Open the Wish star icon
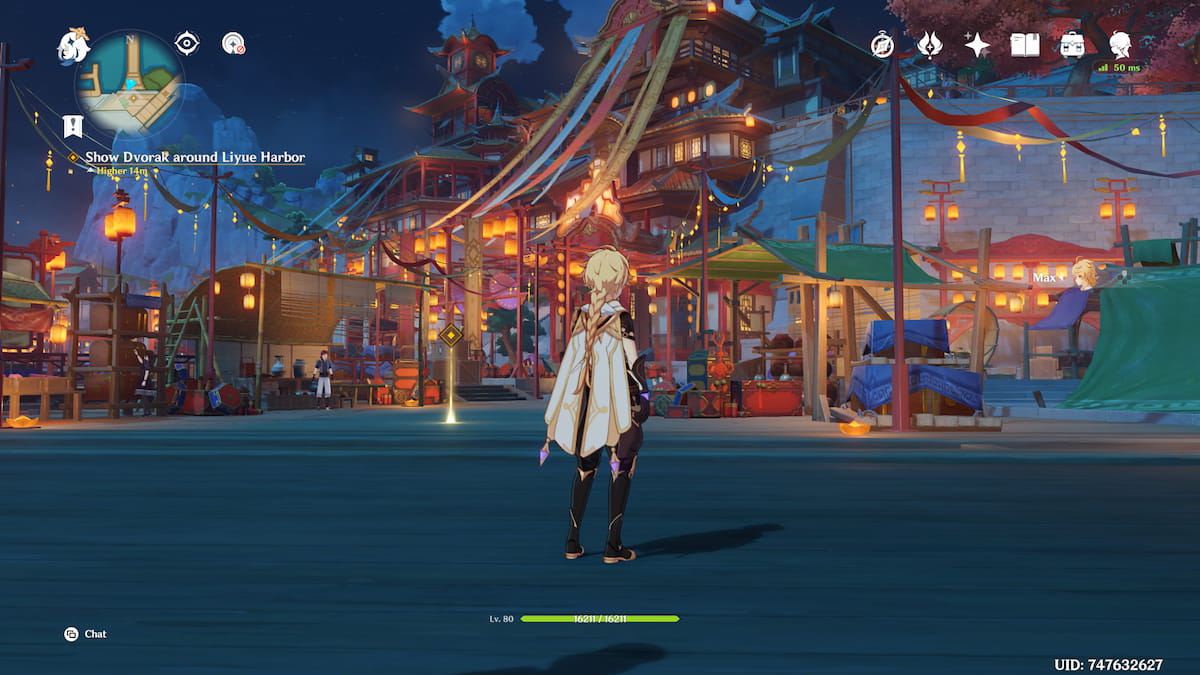Image resolution: width=1200 pixels, height=675 pixels. coord(977,44)
